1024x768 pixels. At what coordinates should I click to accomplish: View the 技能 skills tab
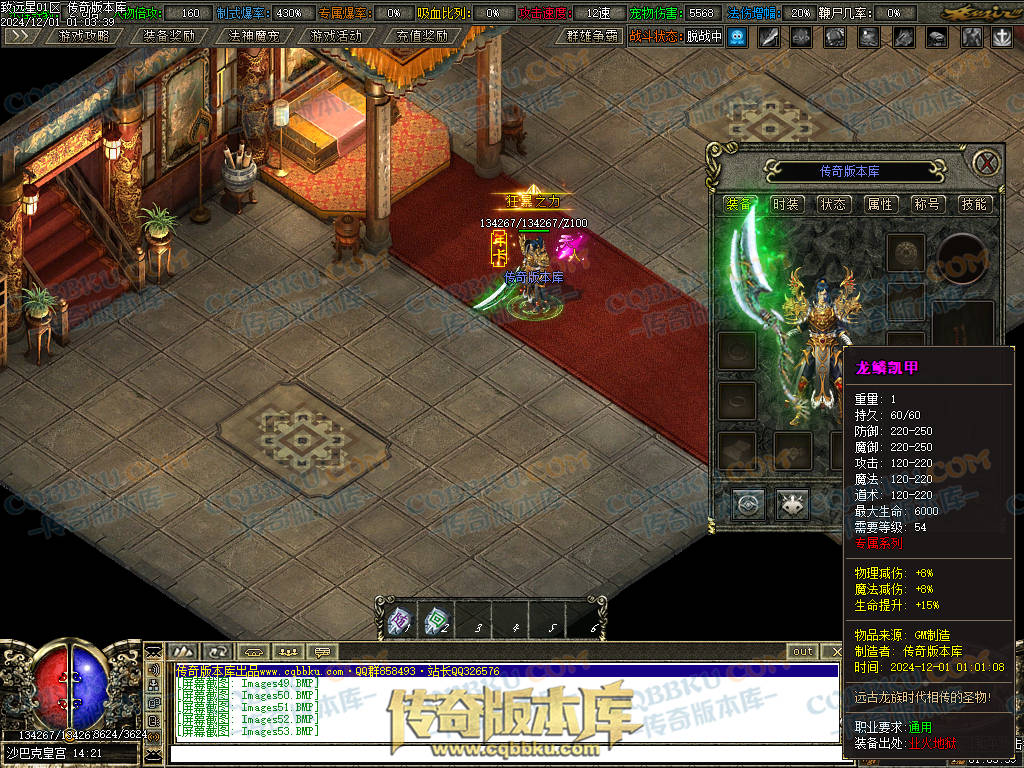(x=974, y=204)
